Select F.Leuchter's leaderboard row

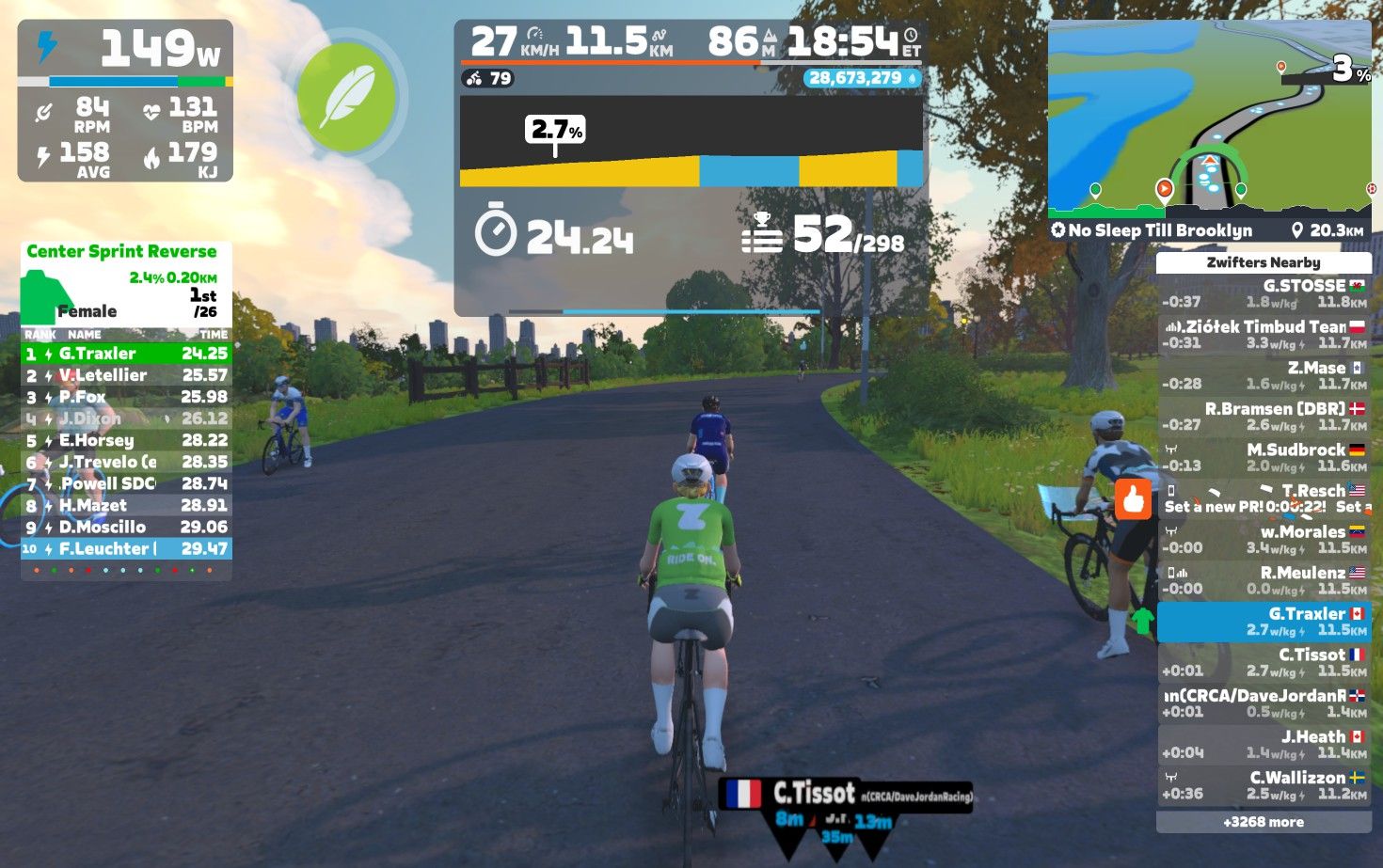[x=126, y=548]
